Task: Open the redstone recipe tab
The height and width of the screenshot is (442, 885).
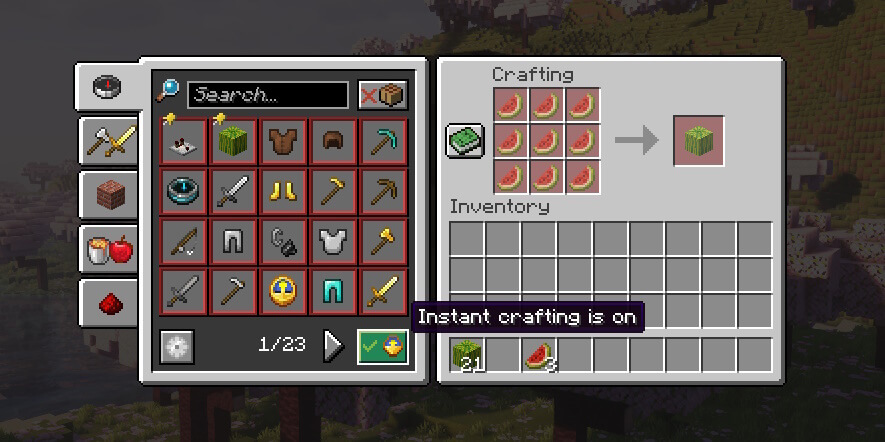Action: coord(107,303)
